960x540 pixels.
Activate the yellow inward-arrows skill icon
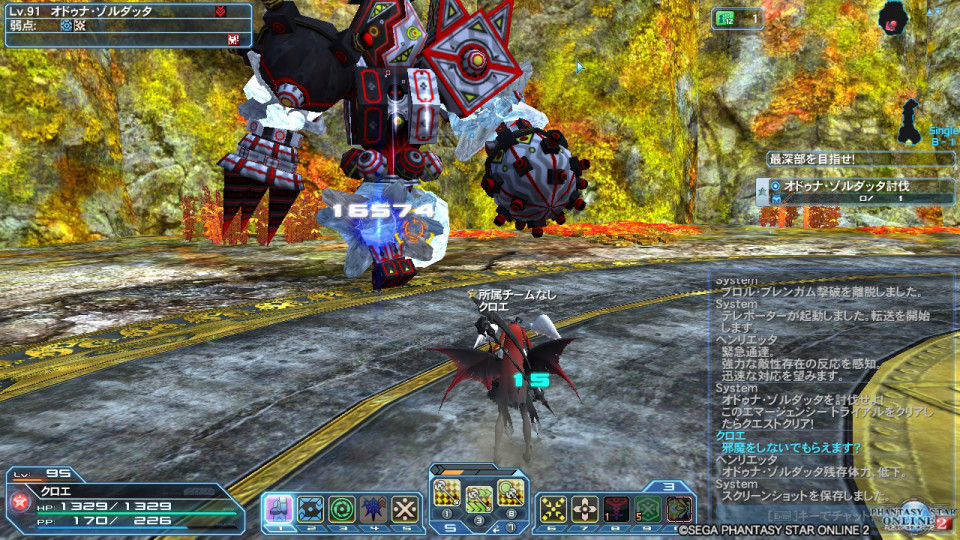coord(553,509)
